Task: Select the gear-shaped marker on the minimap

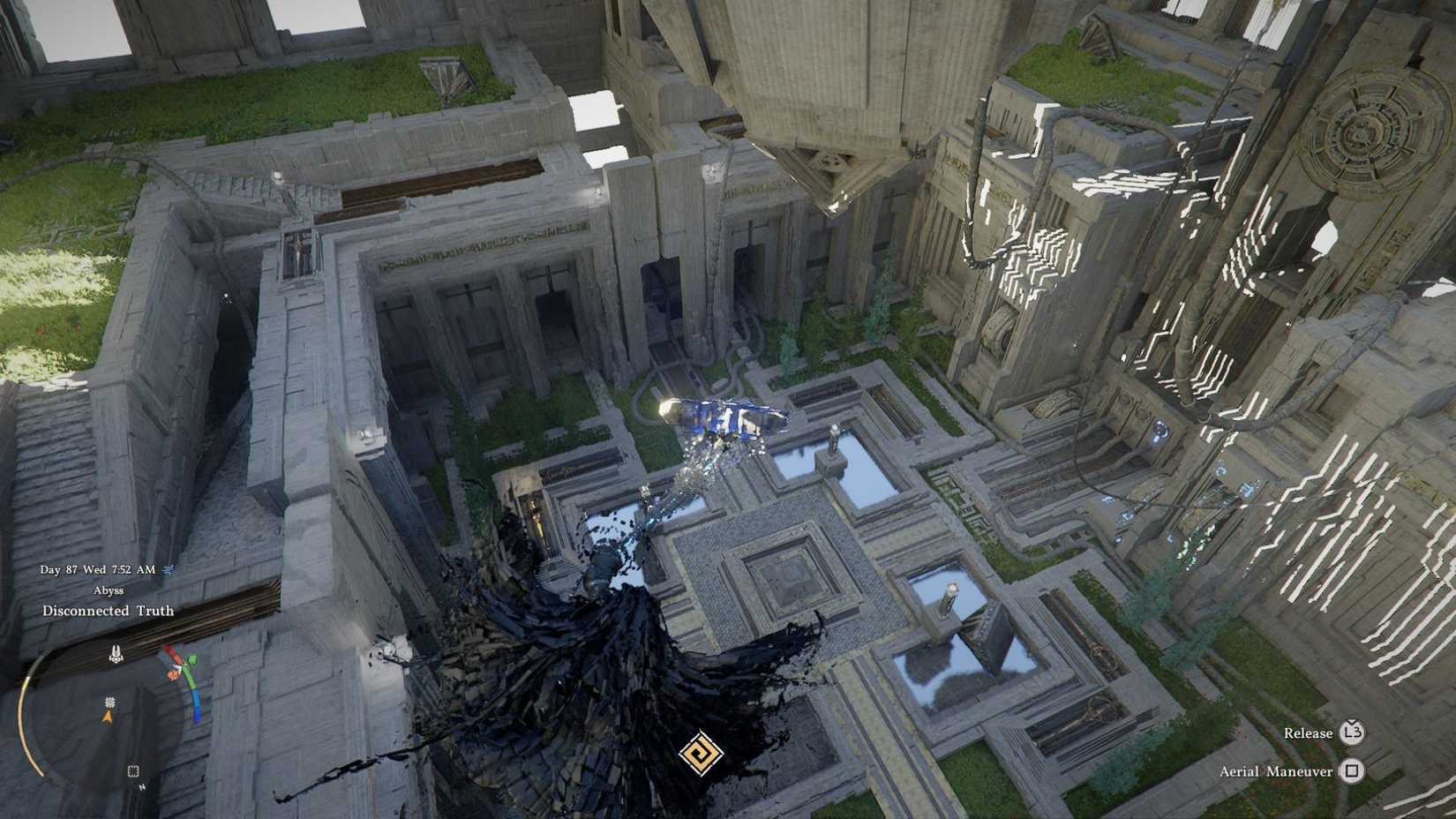Action: 109,703
